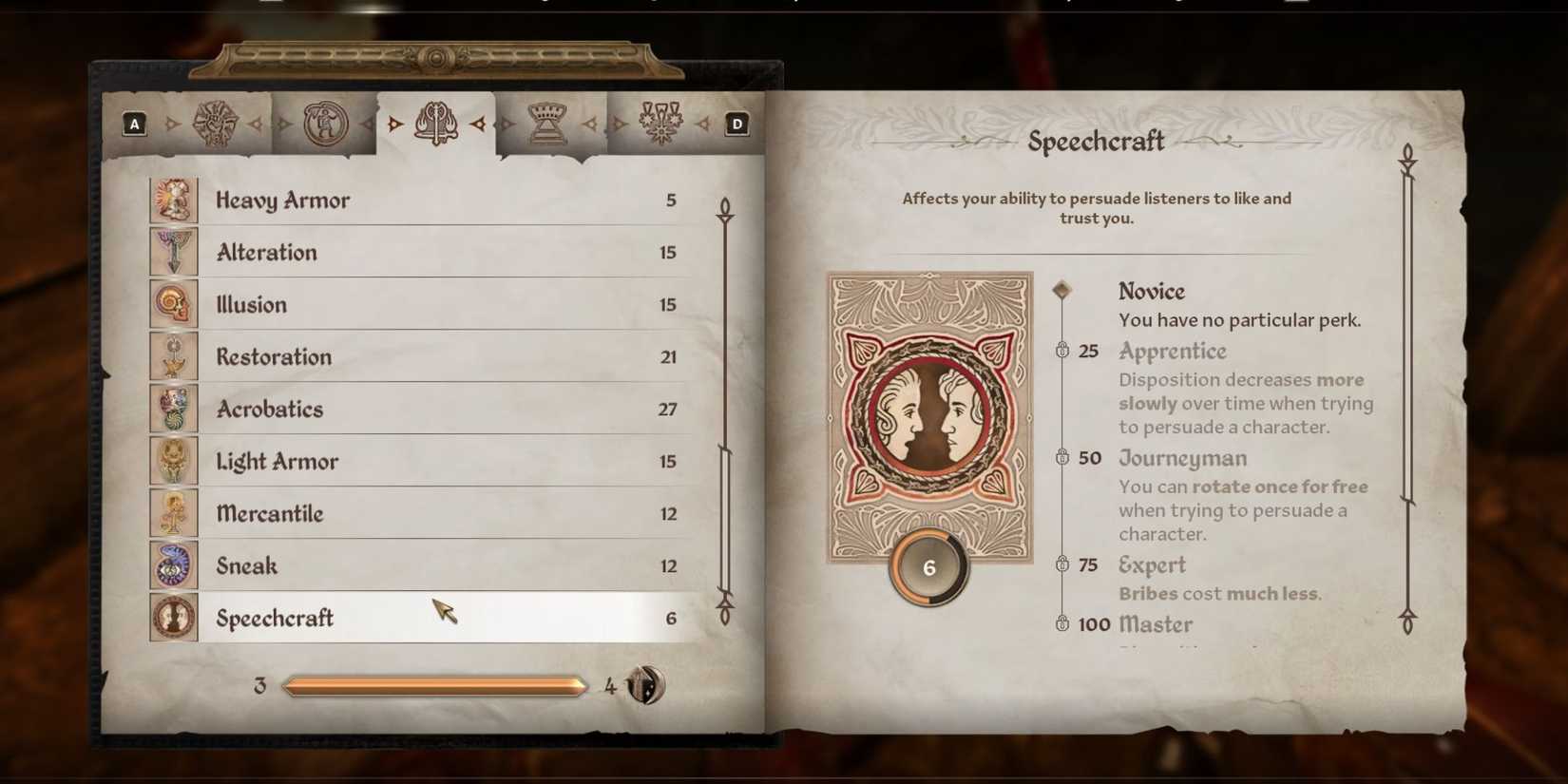Click the Alteration skill icon
Screen dimensions: 1568x784
click(174, 252)
